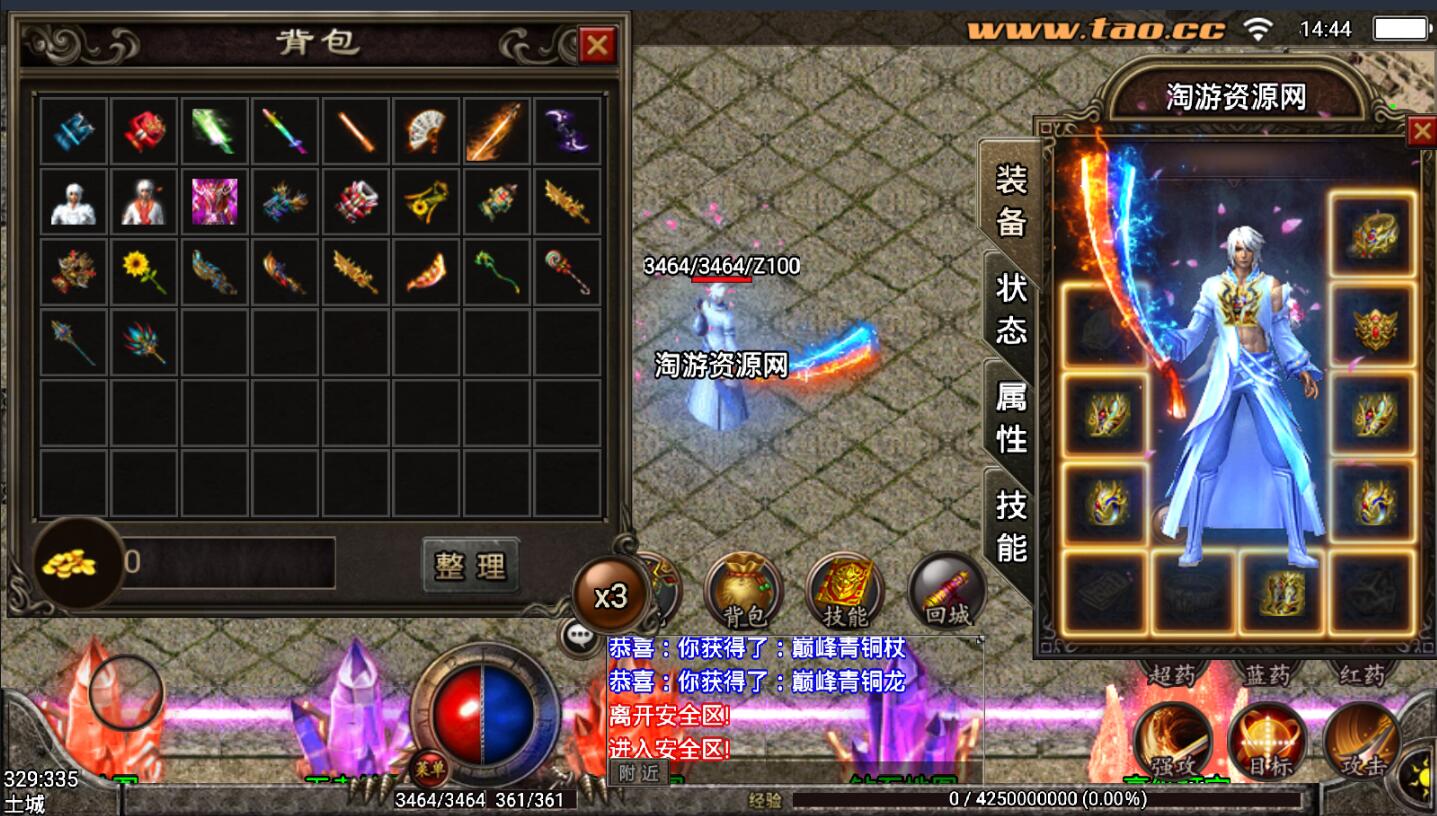Select the sunflower item in backpack
This screenshot has width=1437, height=816.
[144, 271]
